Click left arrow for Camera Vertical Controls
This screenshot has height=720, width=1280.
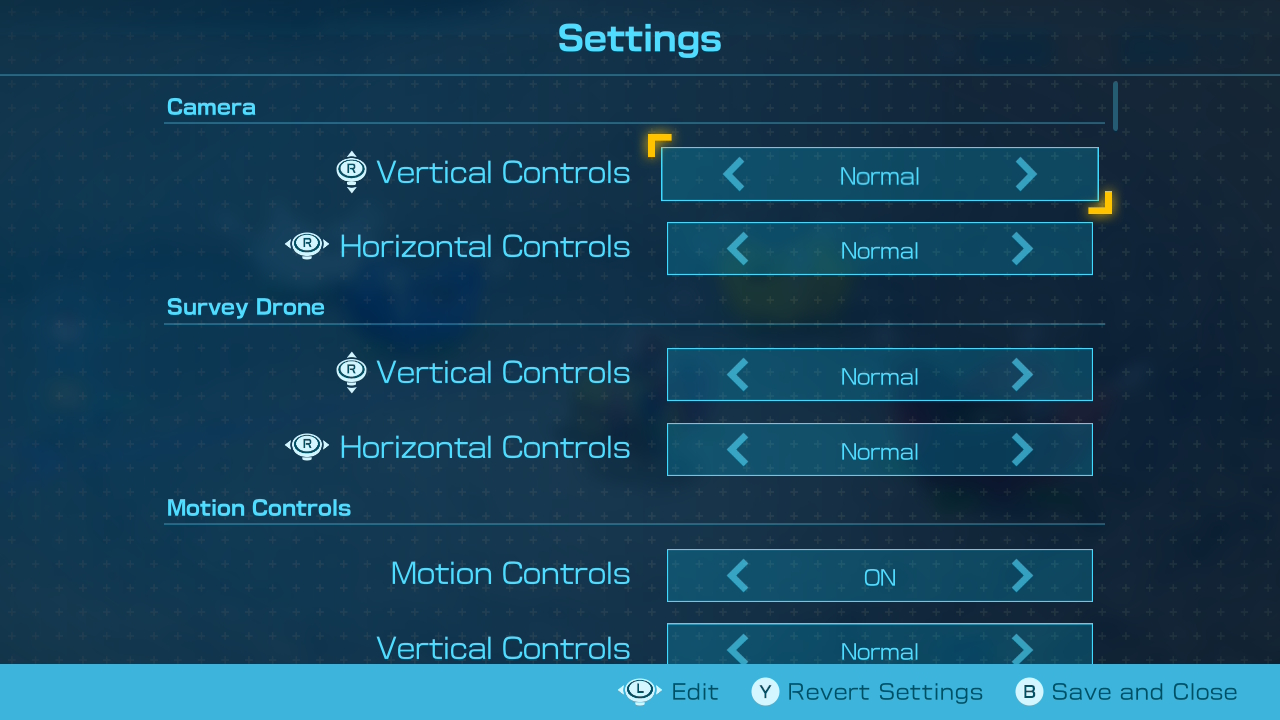tap(734, 175)
